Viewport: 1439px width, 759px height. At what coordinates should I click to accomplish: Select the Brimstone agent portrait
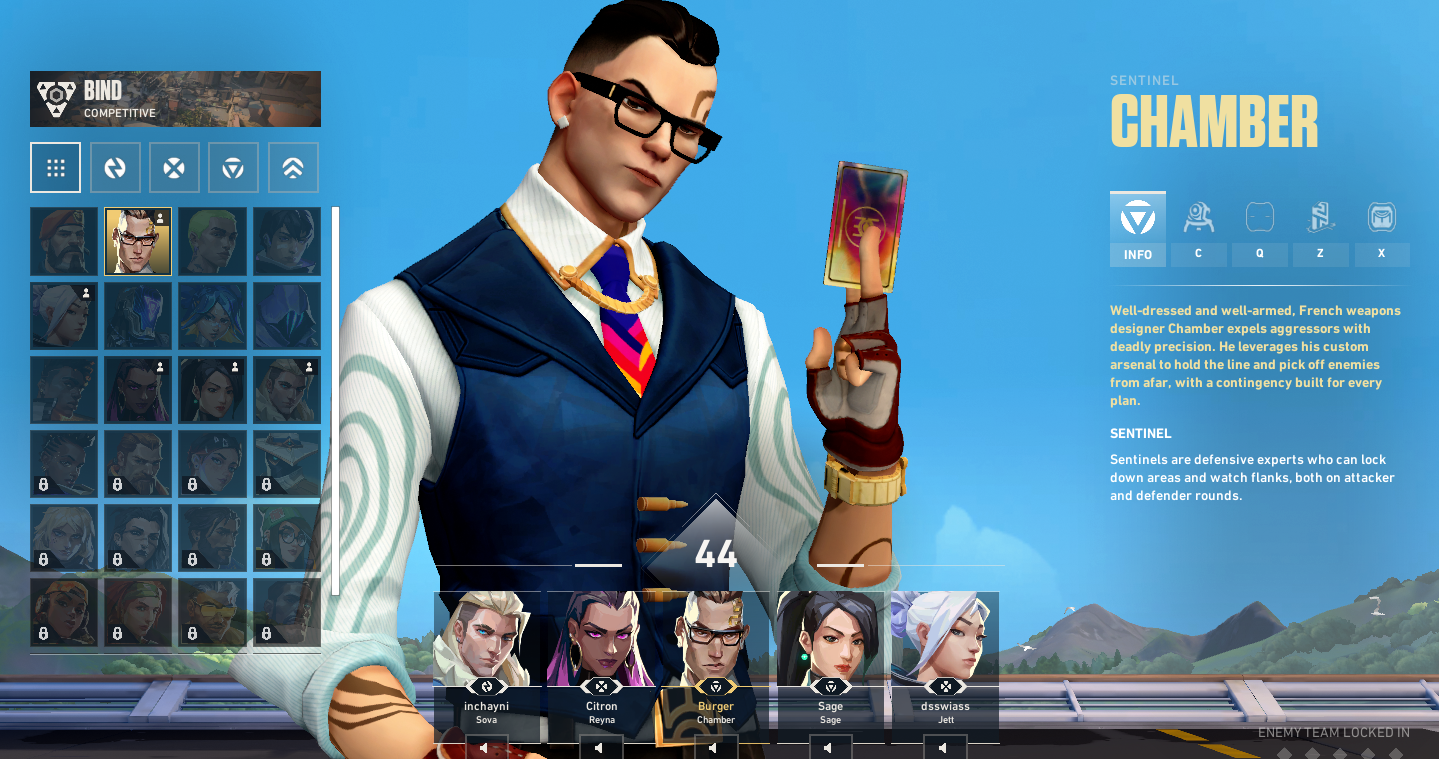[64, 241]
